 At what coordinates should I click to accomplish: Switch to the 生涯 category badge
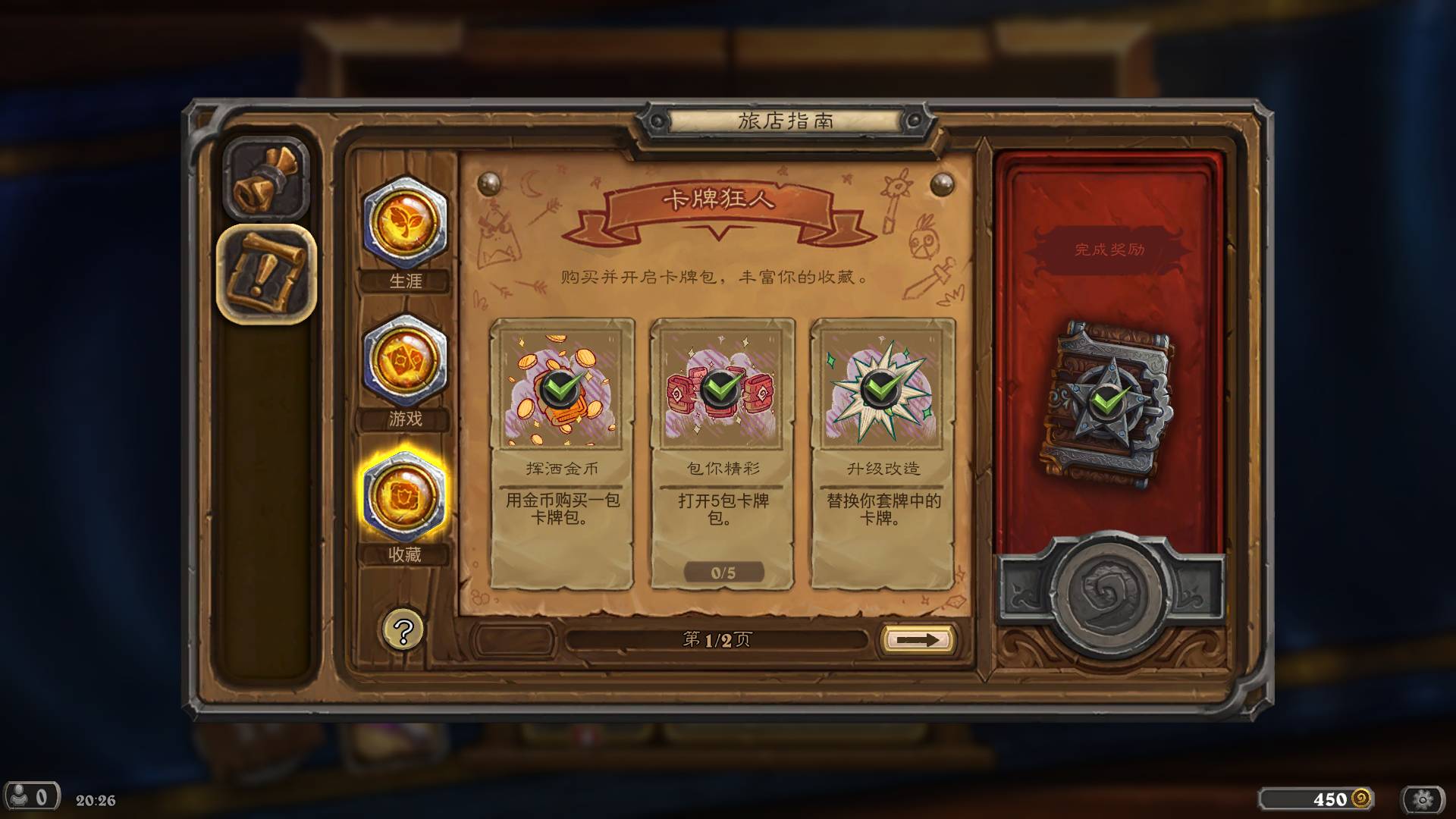[405, 224]
